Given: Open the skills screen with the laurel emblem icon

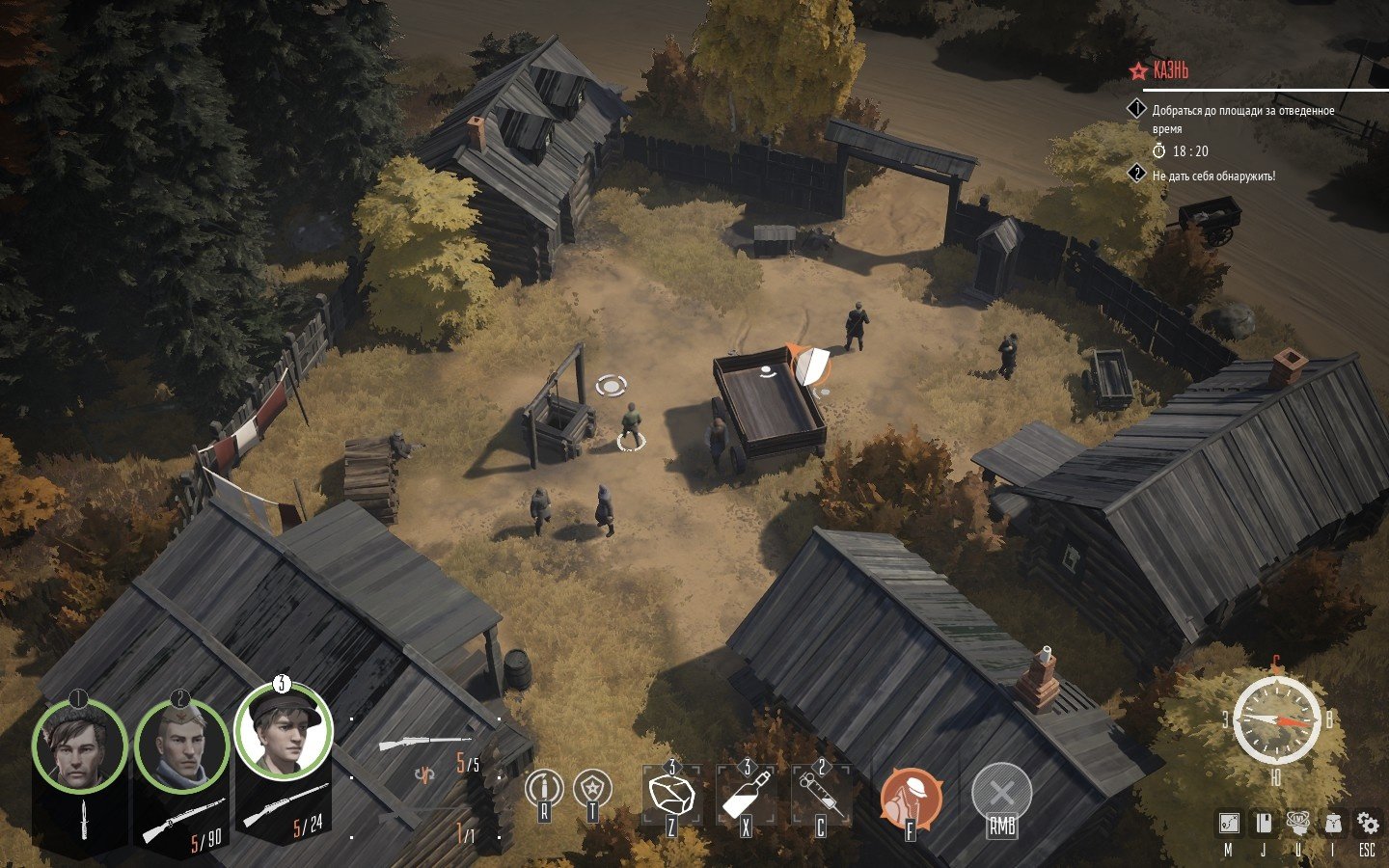Looking at the screenshot, I should coord(1298,824).
